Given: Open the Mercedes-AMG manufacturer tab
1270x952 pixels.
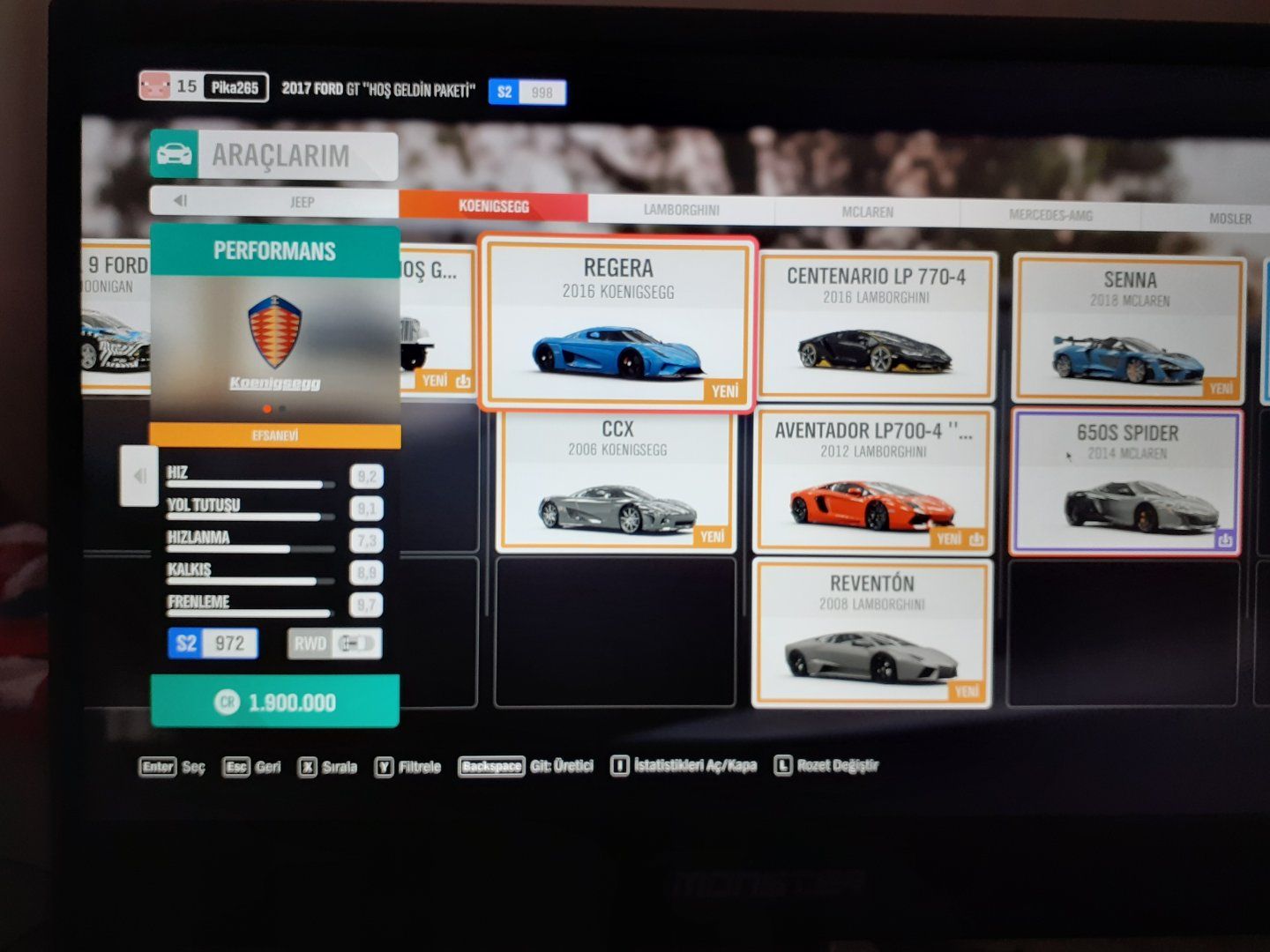Looking at the screenshot, I should point(1050,215).
